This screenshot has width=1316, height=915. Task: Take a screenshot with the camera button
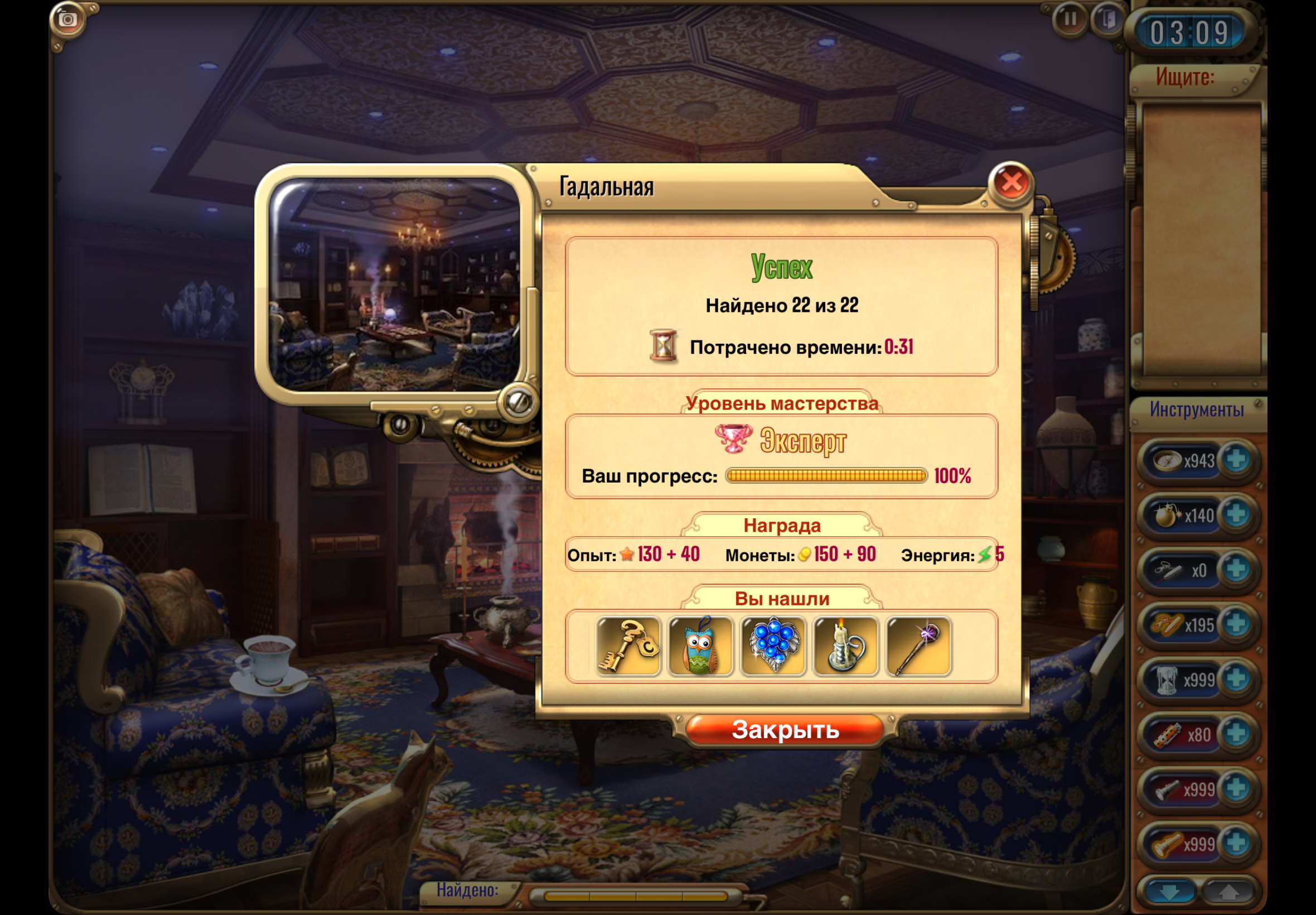coord(67,20)
